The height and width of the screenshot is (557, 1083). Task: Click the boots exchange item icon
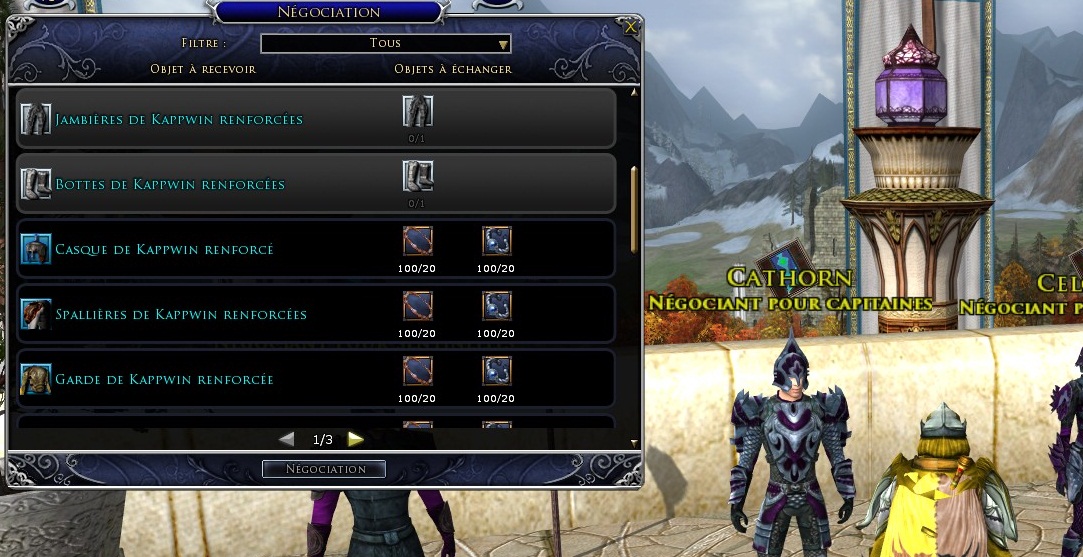click(417, 176)
